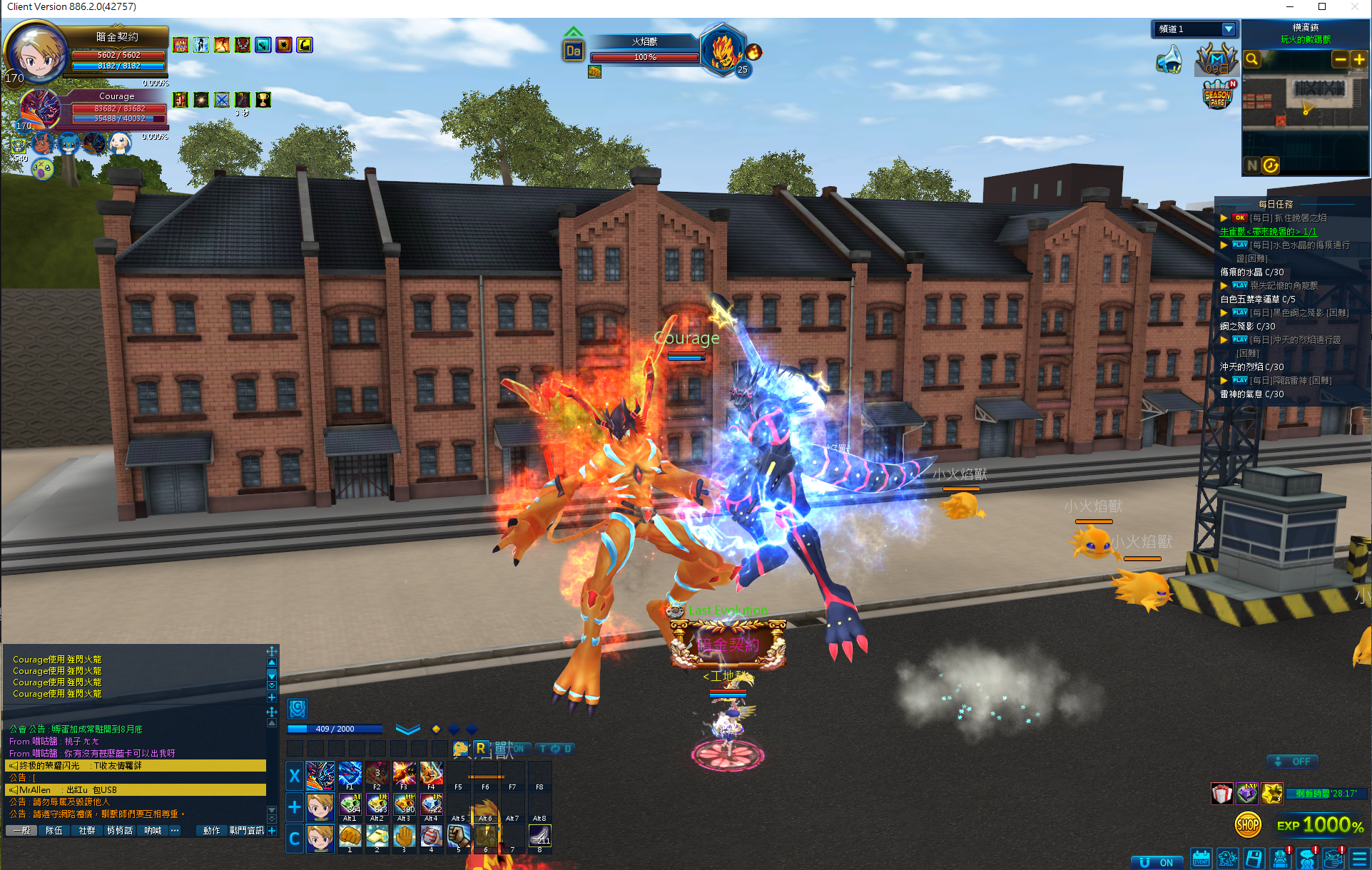Use the F3 fiery claw skill
The image size is (1372, 870).
404,774
